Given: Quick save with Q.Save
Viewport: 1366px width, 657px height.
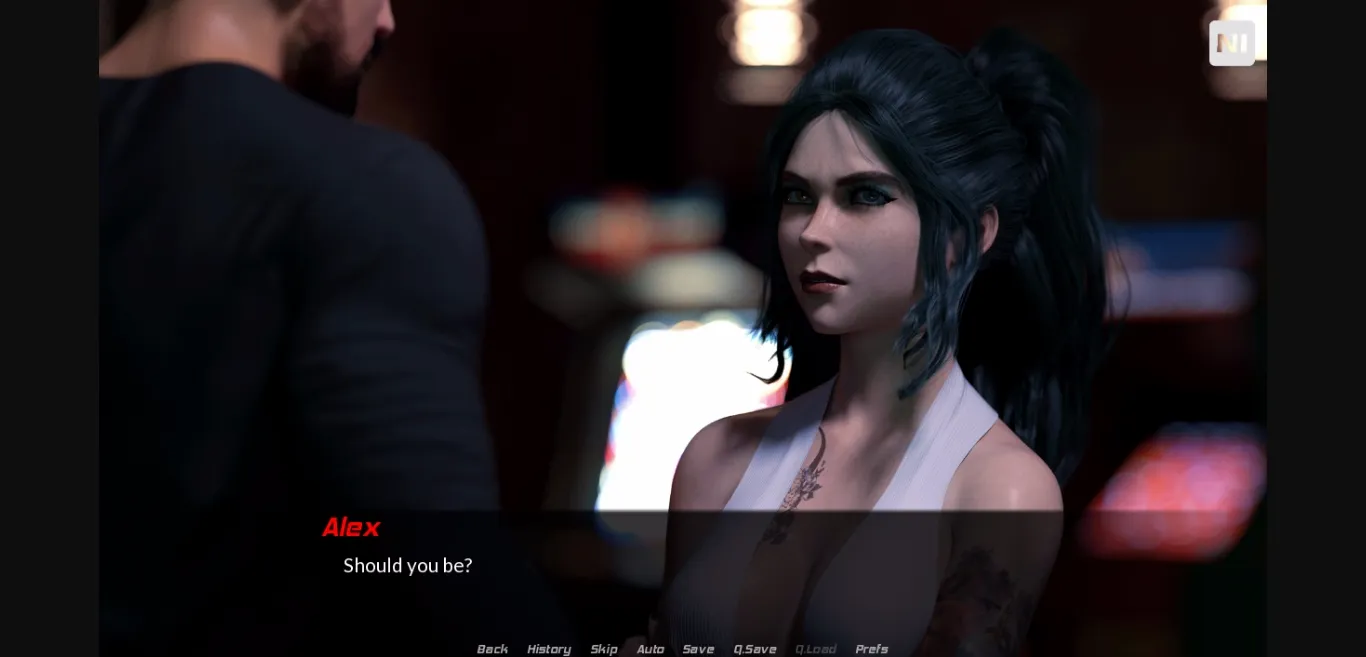Looking at the screenshot, I should click(x=755, y=649).
